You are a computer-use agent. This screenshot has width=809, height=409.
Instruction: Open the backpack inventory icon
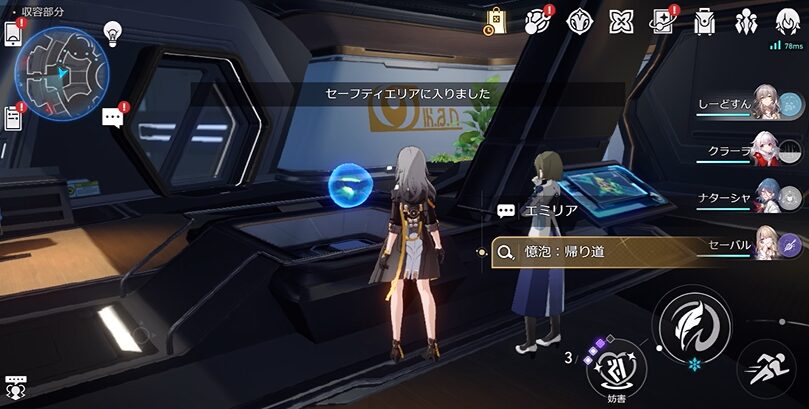click(x=704, y=20)
